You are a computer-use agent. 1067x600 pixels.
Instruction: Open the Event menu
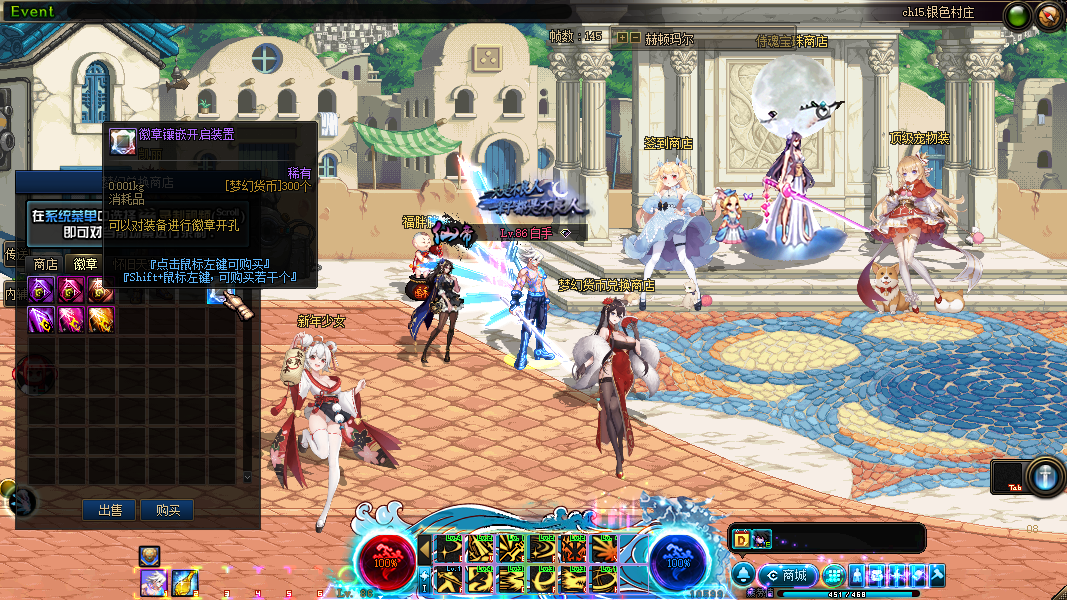click(x=32, y=11)
